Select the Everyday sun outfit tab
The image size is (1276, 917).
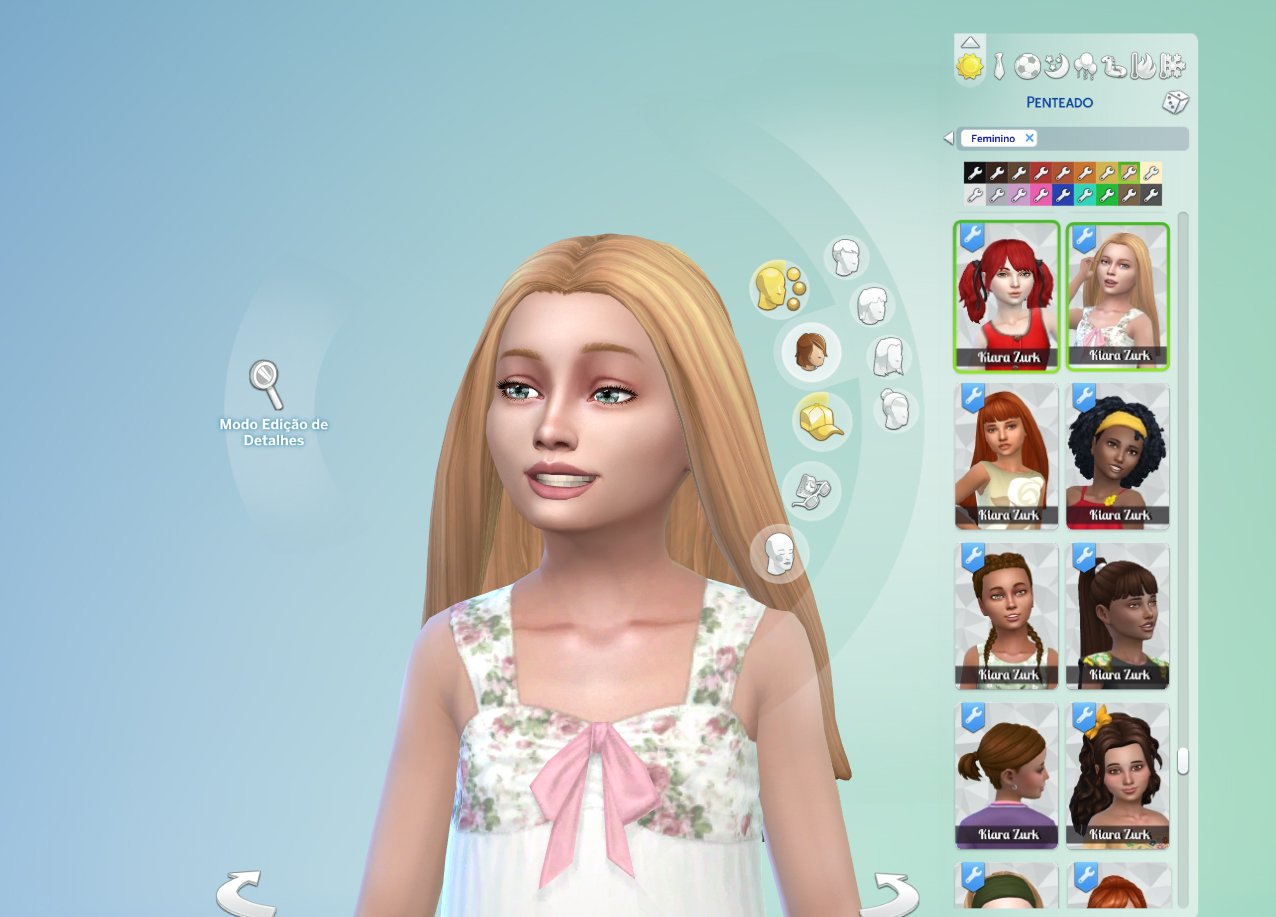pos(969,66)
